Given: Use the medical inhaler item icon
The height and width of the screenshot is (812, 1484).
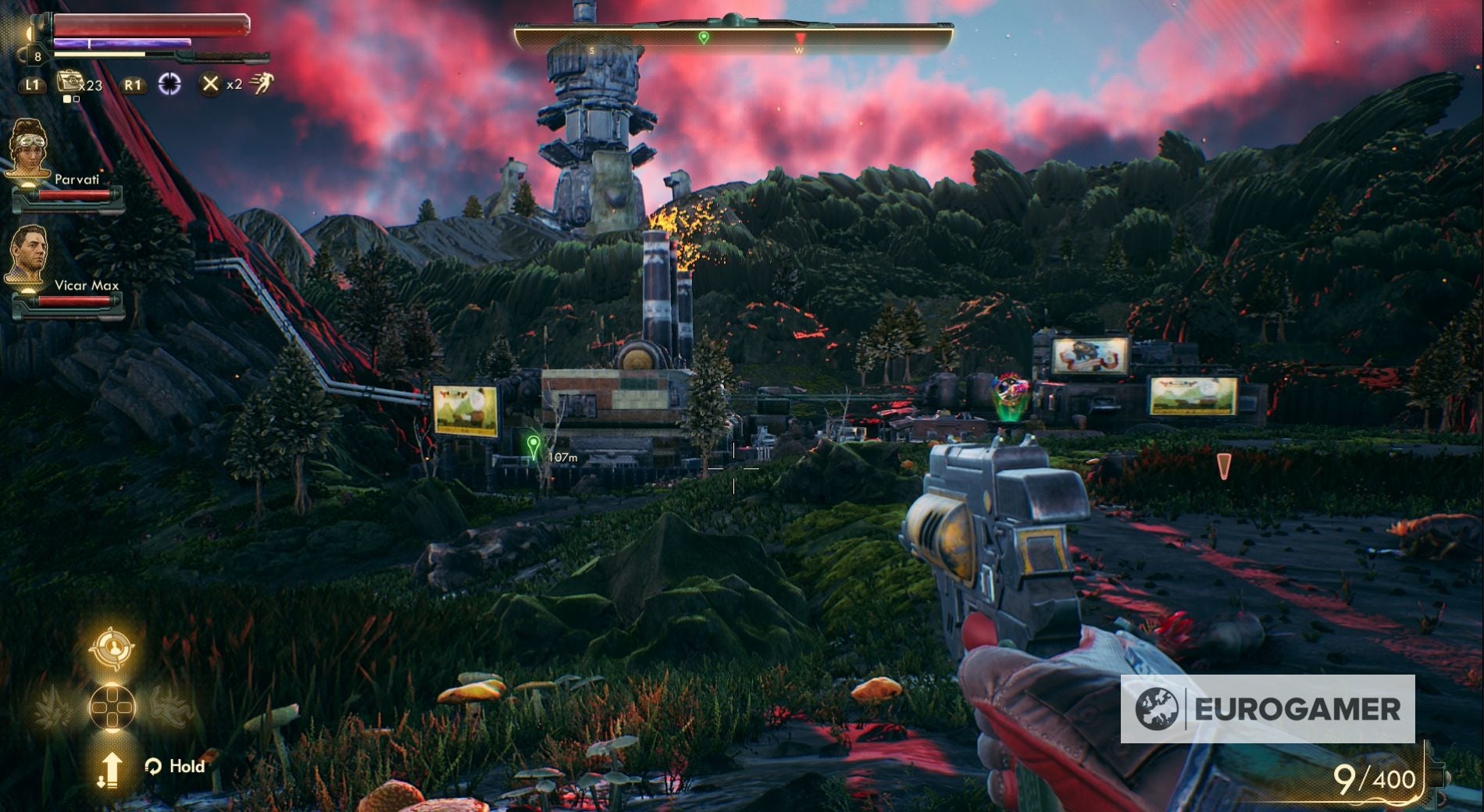Looking at the screenshot, I should (69, 83).
